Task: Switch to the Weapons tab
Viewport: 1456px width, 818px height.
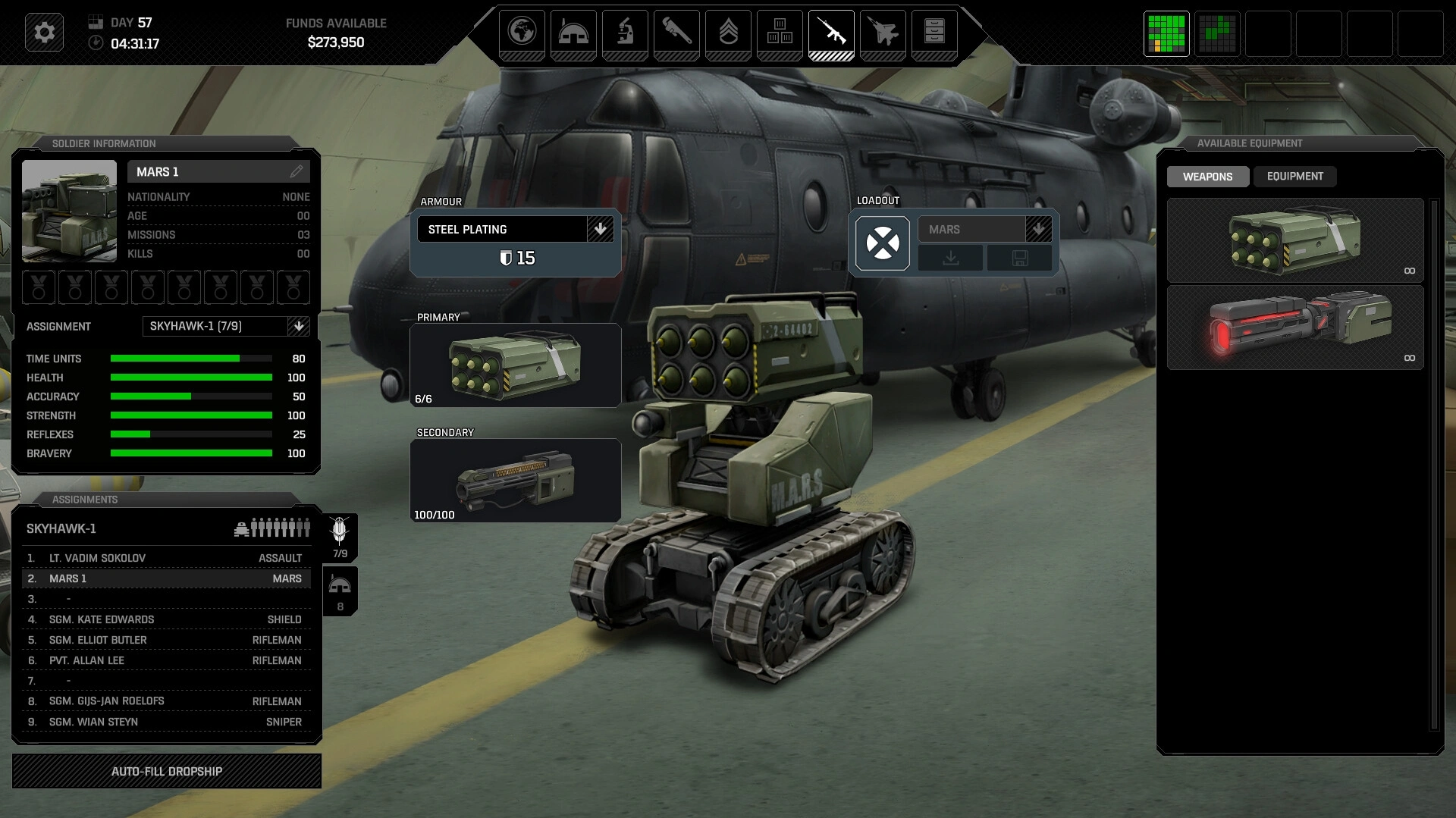Action: coord(1207,177)
